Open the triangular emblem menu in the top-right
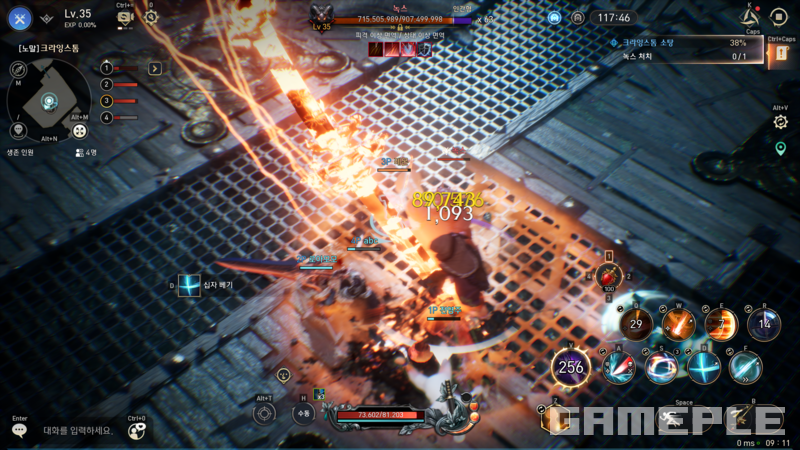The height and width of the screenshot is (450, 800). [749, 17]
